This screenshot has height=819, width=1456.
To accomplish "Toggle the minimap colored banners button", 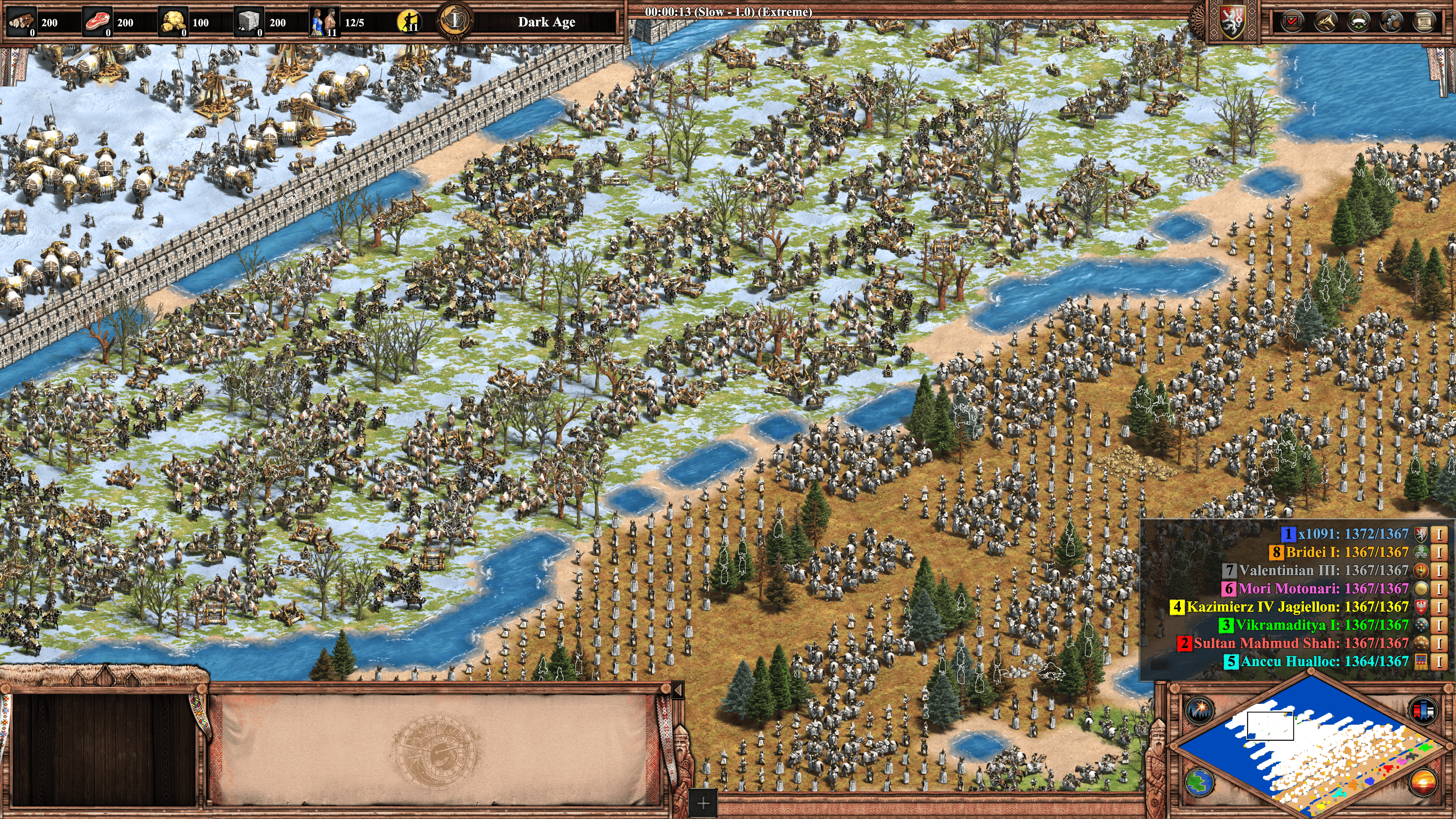I will click(1423, 710).
